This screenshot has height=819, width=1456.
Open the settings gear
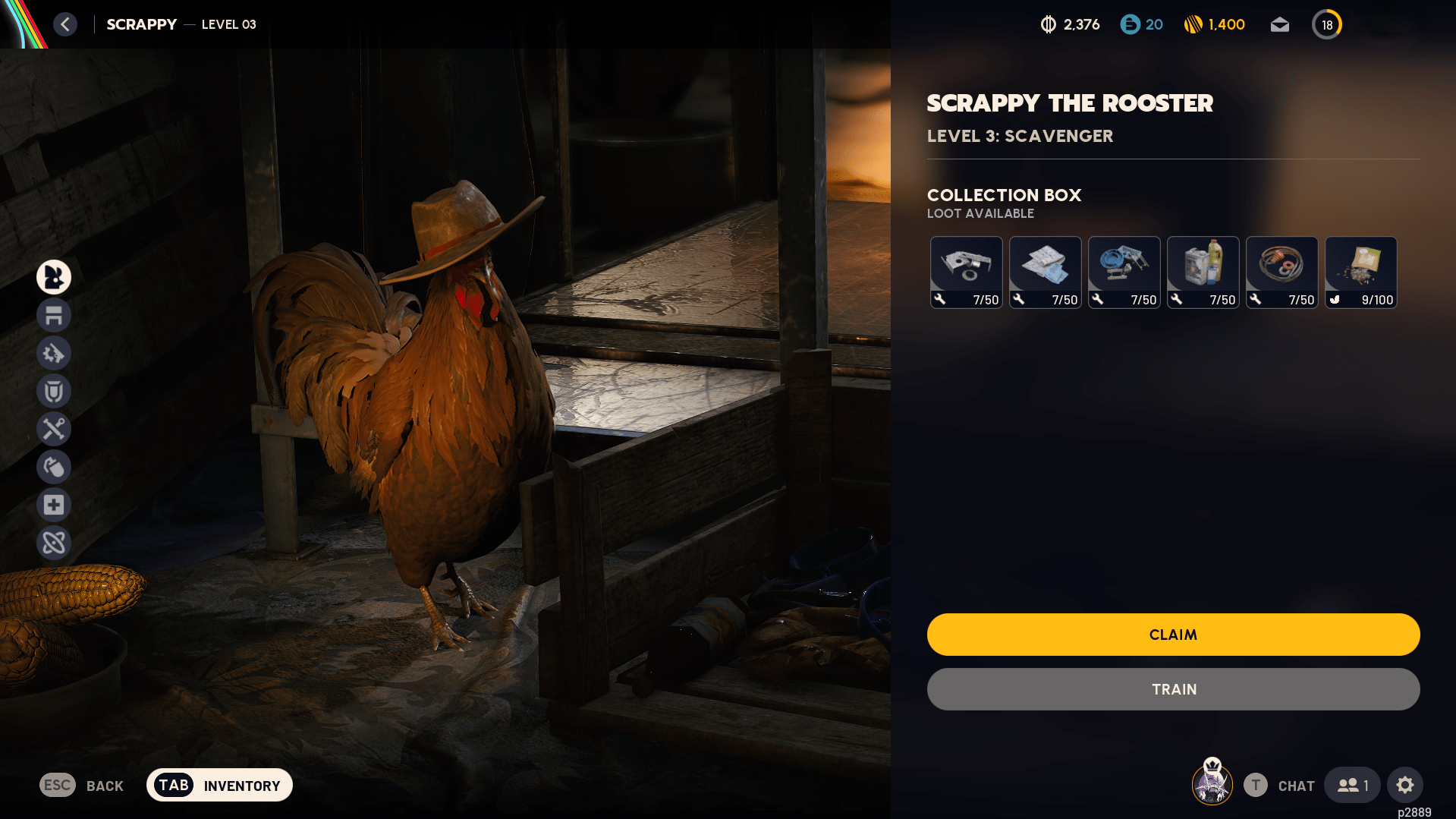[x=1404, y=785]
